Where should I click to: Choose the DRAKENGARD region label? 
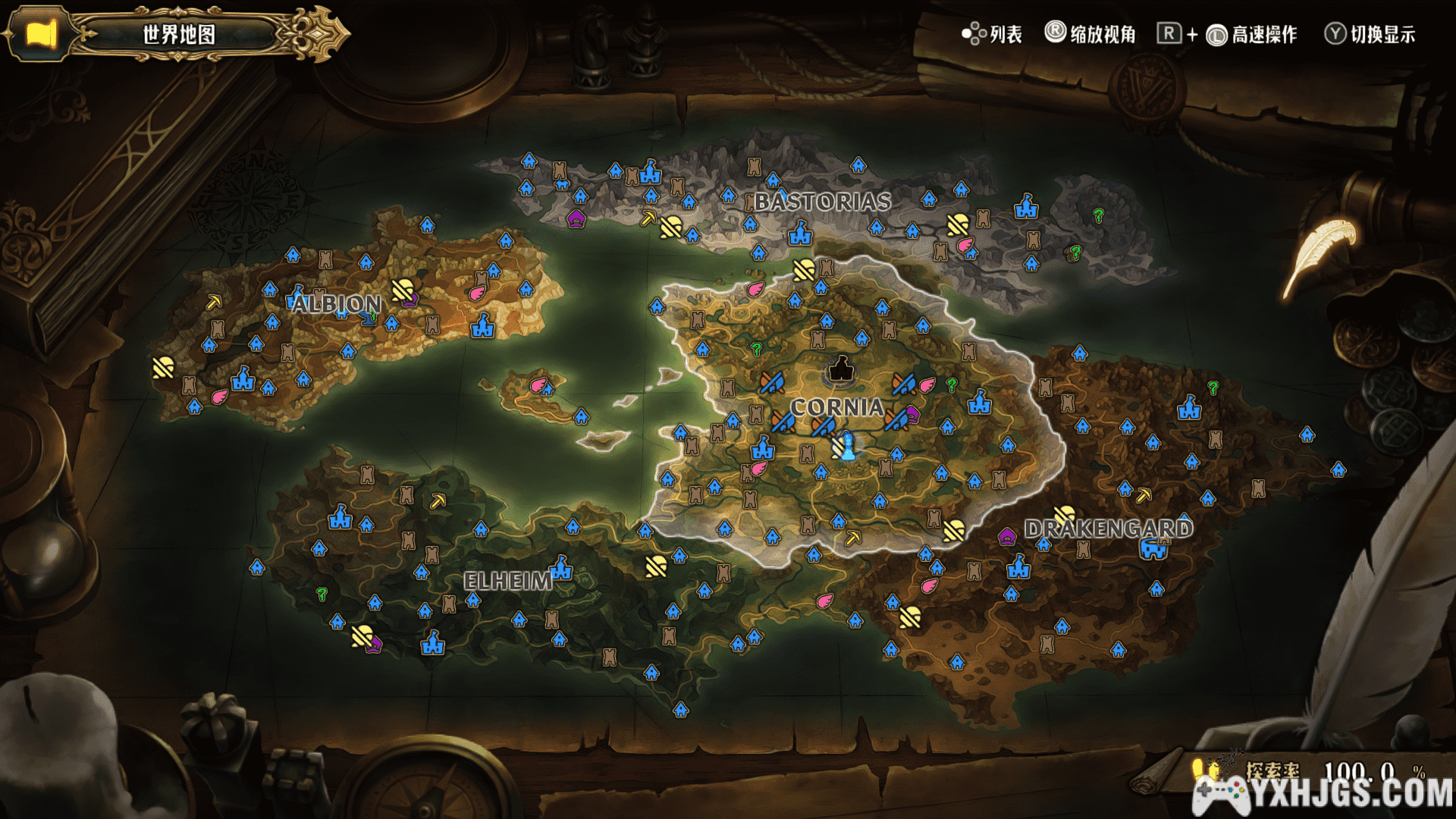[x=1108, y=529]
